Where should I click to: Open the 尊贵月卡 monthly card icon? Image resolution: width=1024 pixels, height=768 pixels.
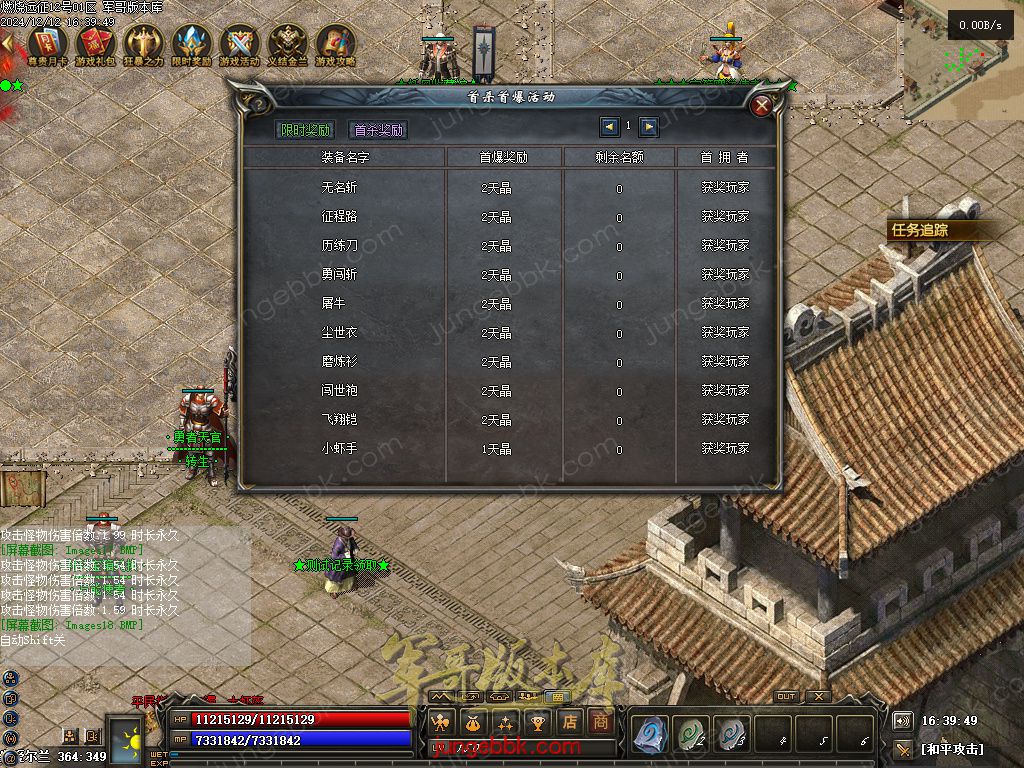tap(46, 44)
